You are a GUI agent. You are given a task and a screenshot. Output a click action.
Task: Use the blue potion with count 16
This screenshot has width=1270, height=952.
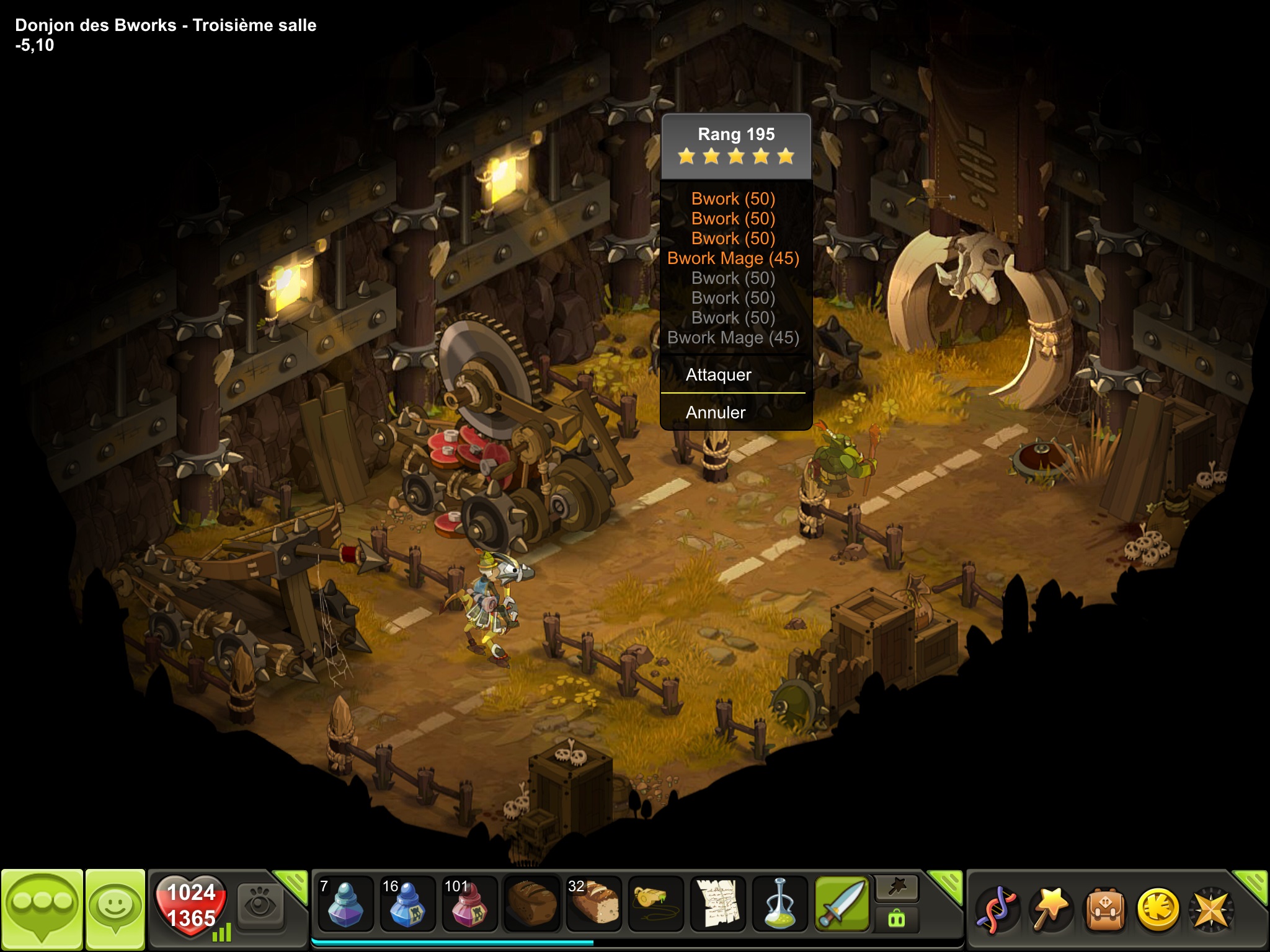point(407,904)
